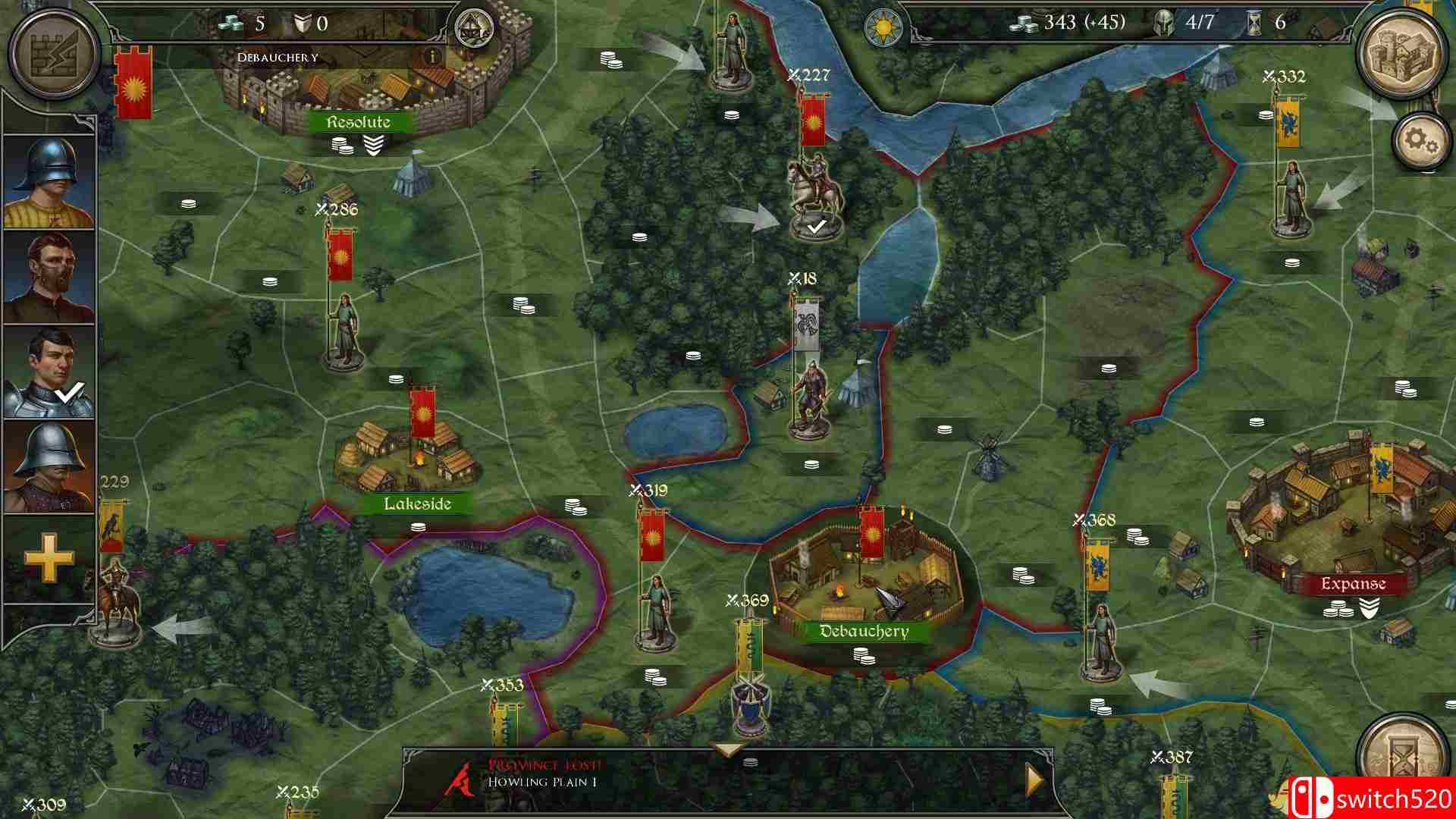Screen dimensions: 1456x819
Task: Open the settings gear menu
Action: 1420,140
